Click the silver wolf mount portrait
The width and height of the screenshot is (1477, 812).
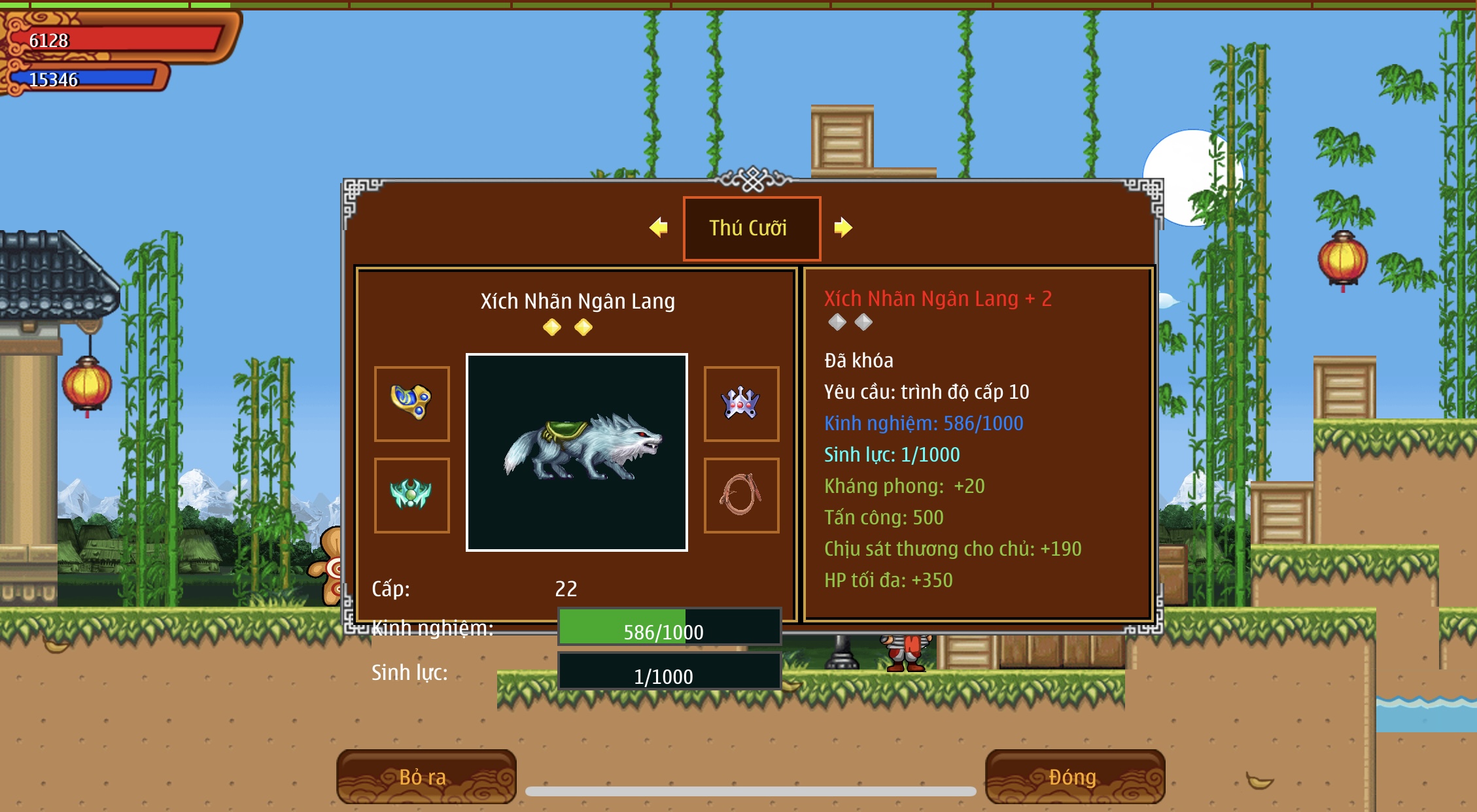(x=576, y=452)
